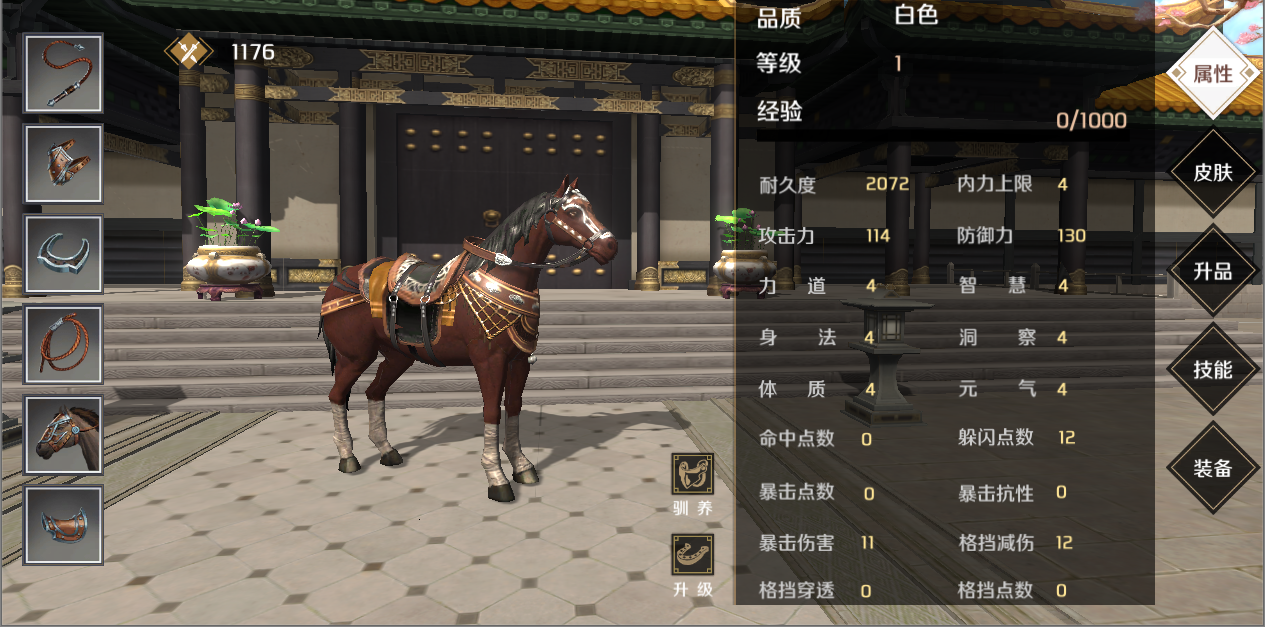Choose the metal horseshoe equipment slot
Viewport: 1265px width, 627px height.
click(64, 254)
